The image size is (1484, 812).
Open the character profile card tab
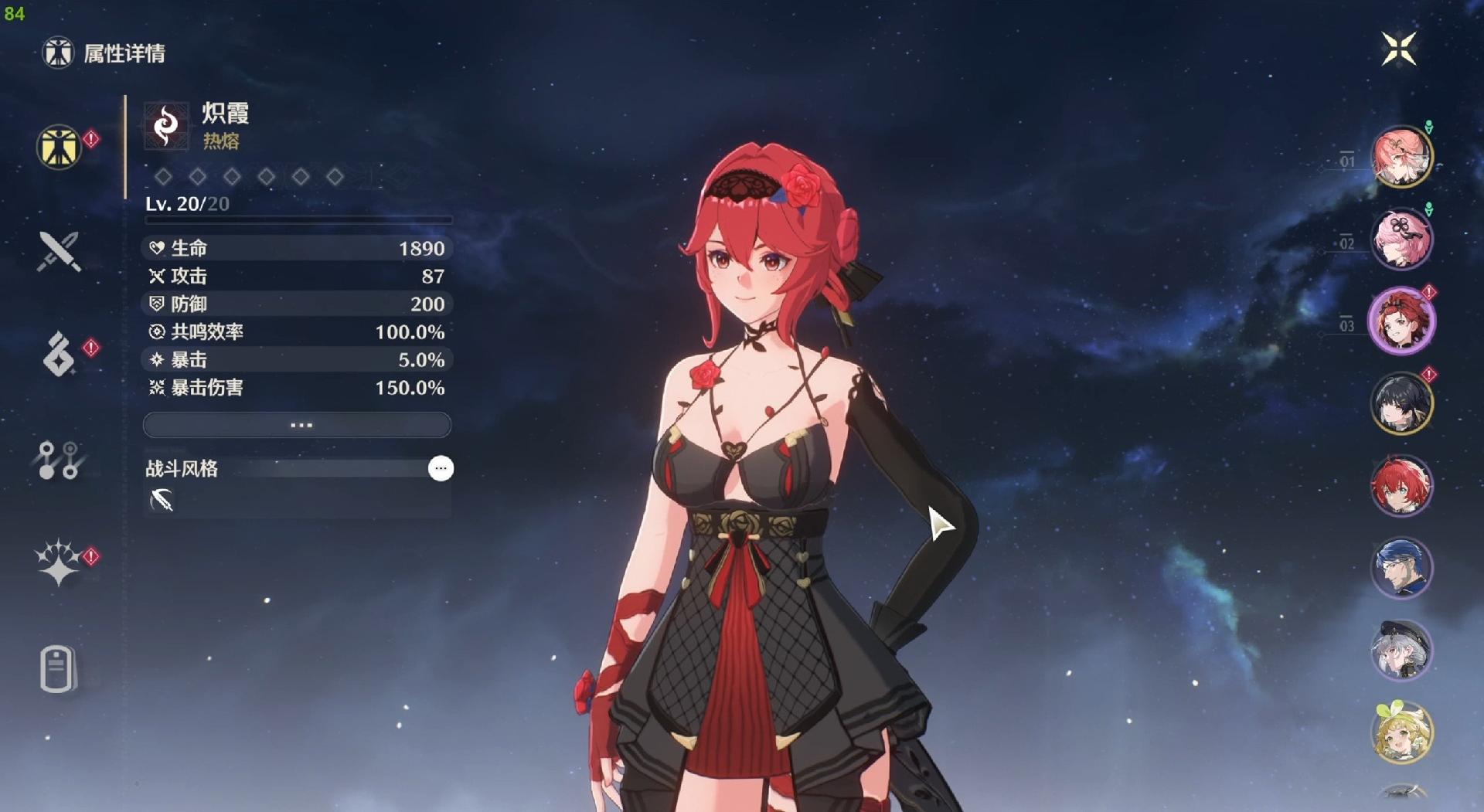point(59,668)
